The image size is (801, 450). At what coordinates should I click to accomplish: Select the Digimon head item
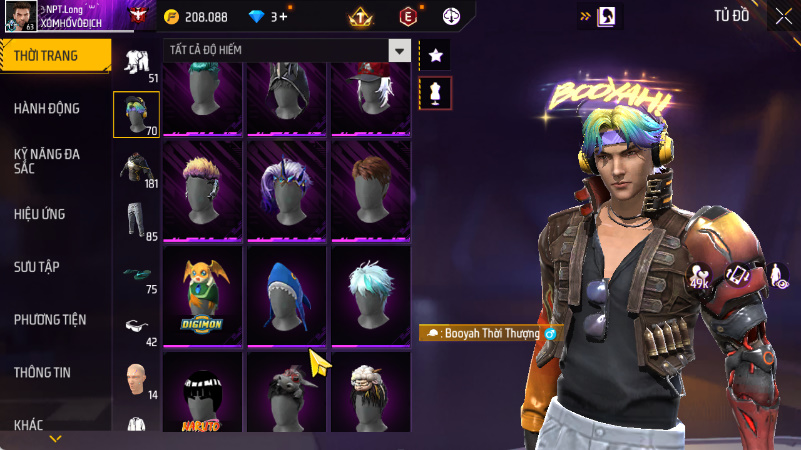point(203,295)
